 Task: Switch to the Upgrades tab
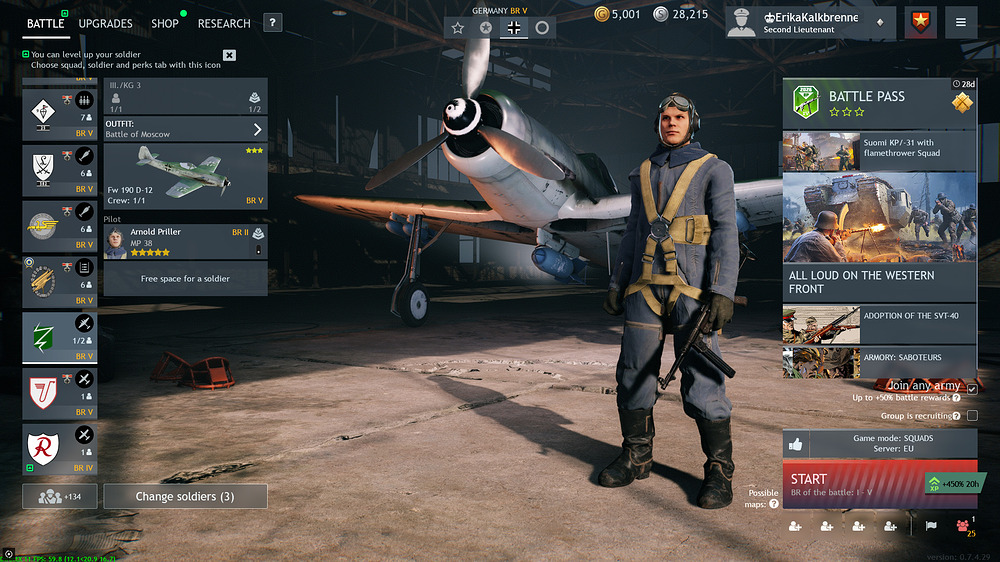[106, 23]
